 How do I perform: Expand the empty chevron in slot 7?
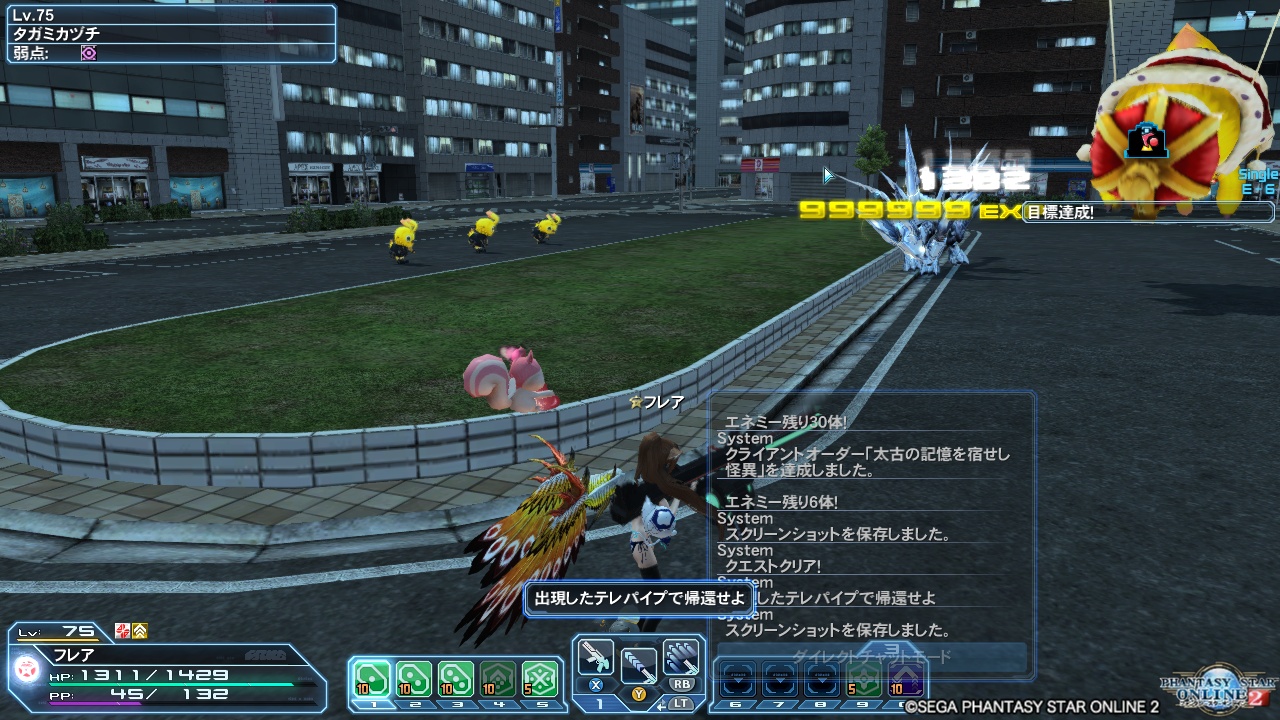pos(778,678)
